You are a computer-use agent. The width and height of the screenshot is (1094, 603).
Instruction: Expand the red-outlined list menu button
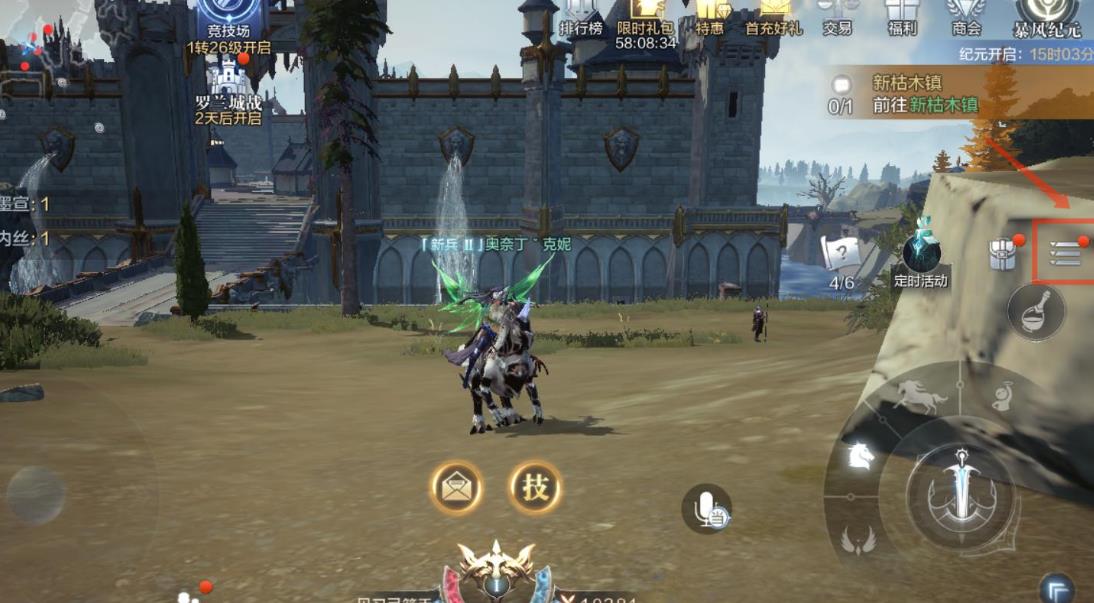pos(1065,254)
